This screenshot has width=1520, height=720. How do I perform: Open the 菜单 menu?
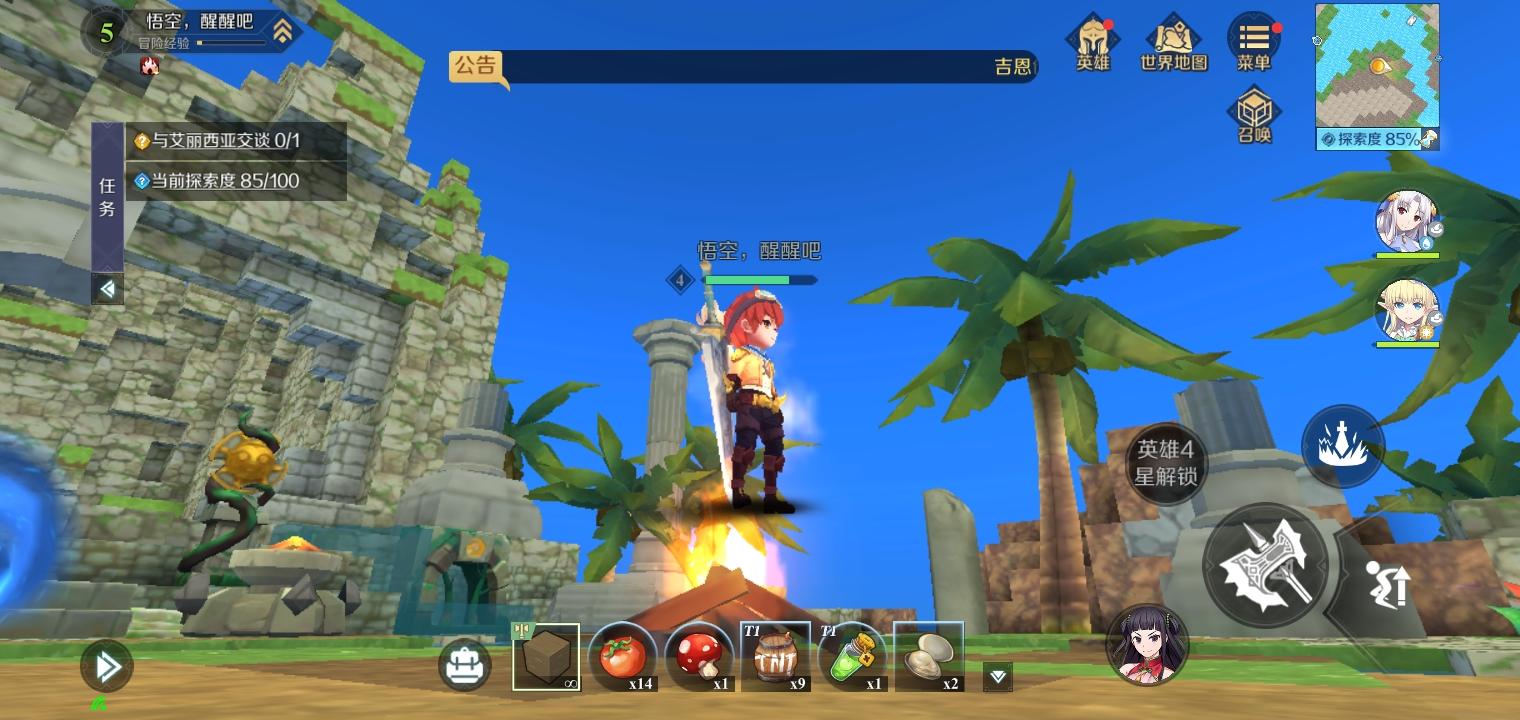[1253, 40]
